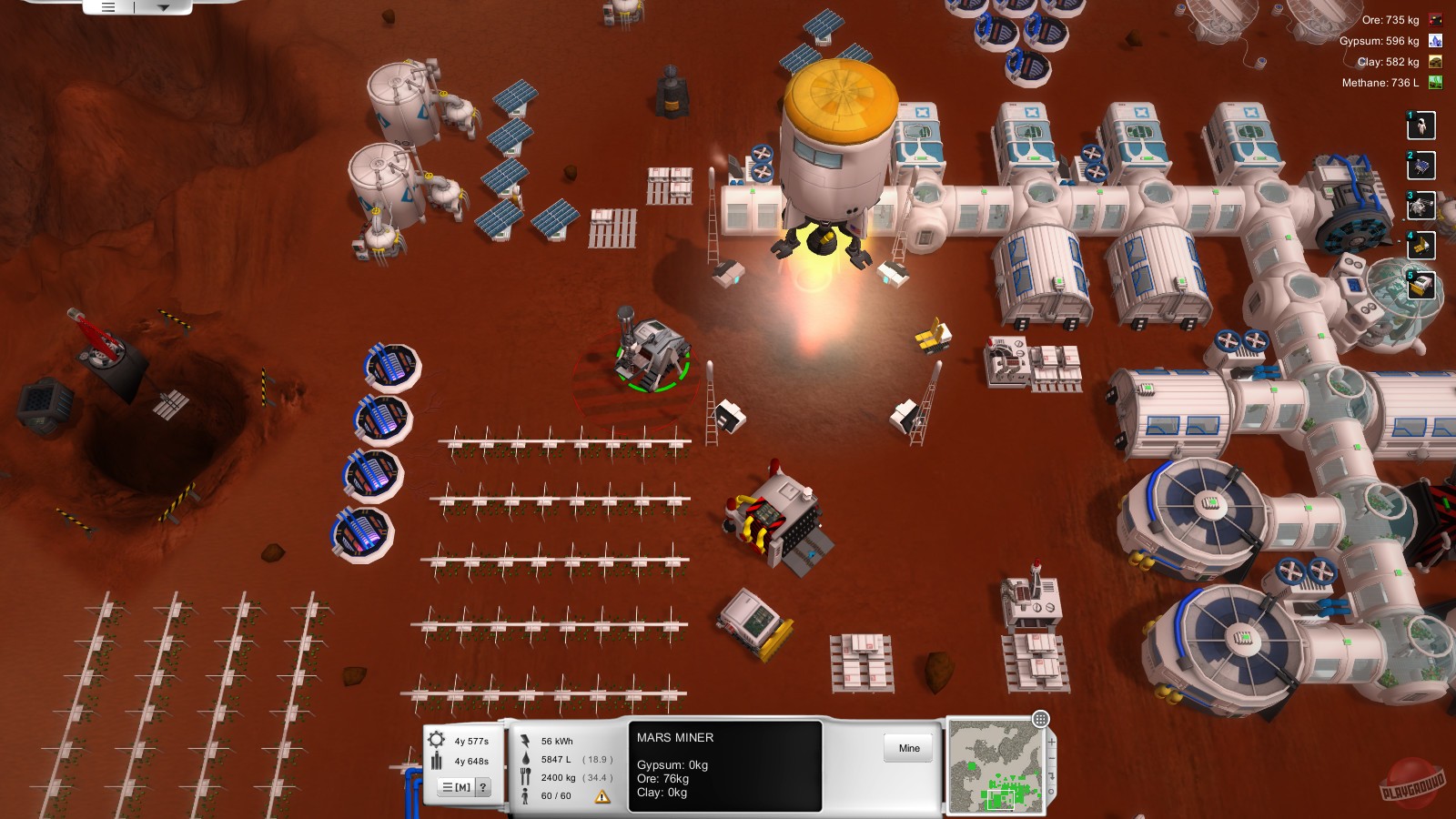Click the Clay resource icon
Image resolution: width=1456 pixels, height=819 pixels.
click(1433, 62)
